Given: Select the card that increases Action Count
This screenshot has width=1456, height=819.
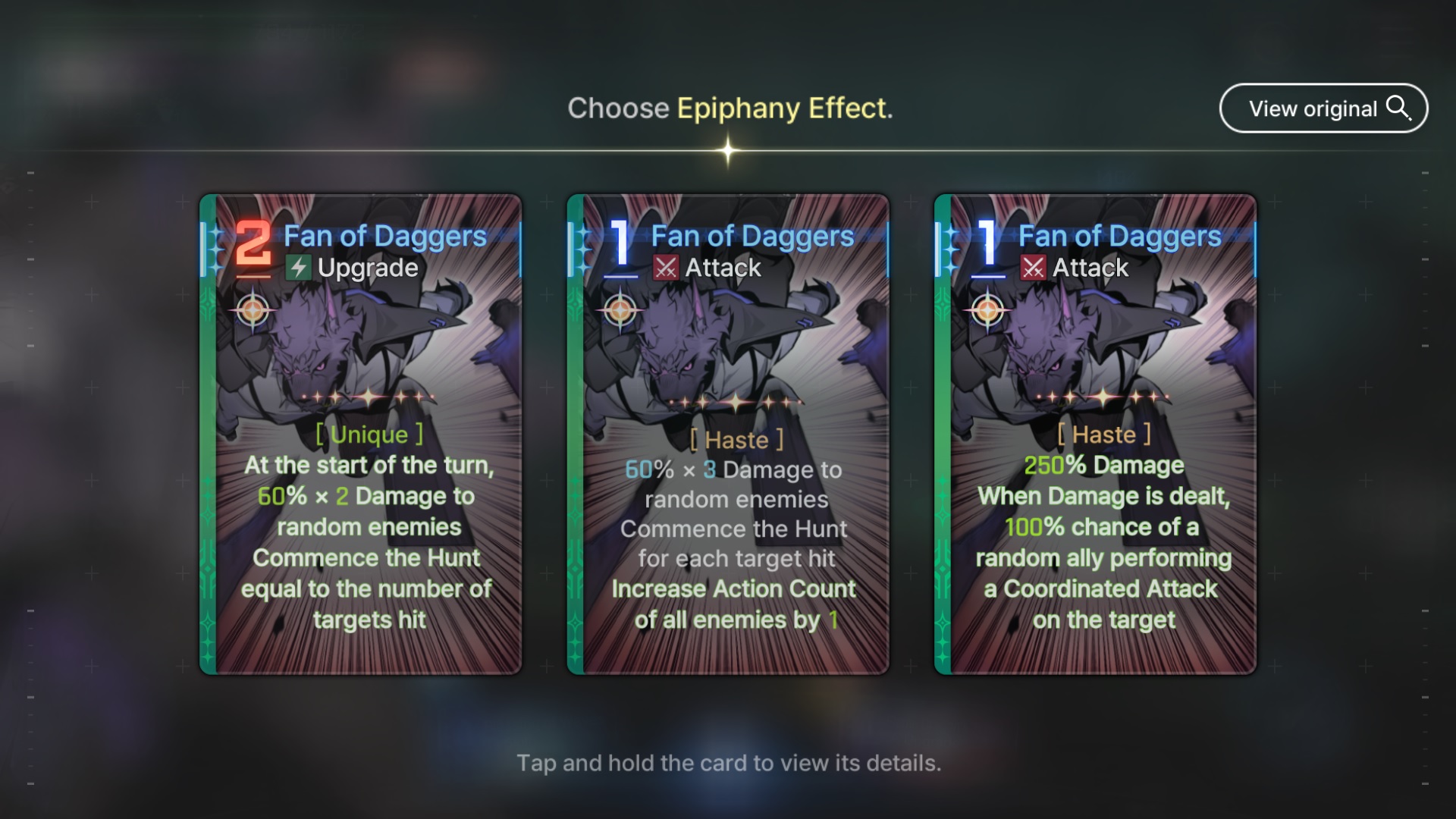Looking at the screenshot, I should pyautogui.click(x=728, y=434).
